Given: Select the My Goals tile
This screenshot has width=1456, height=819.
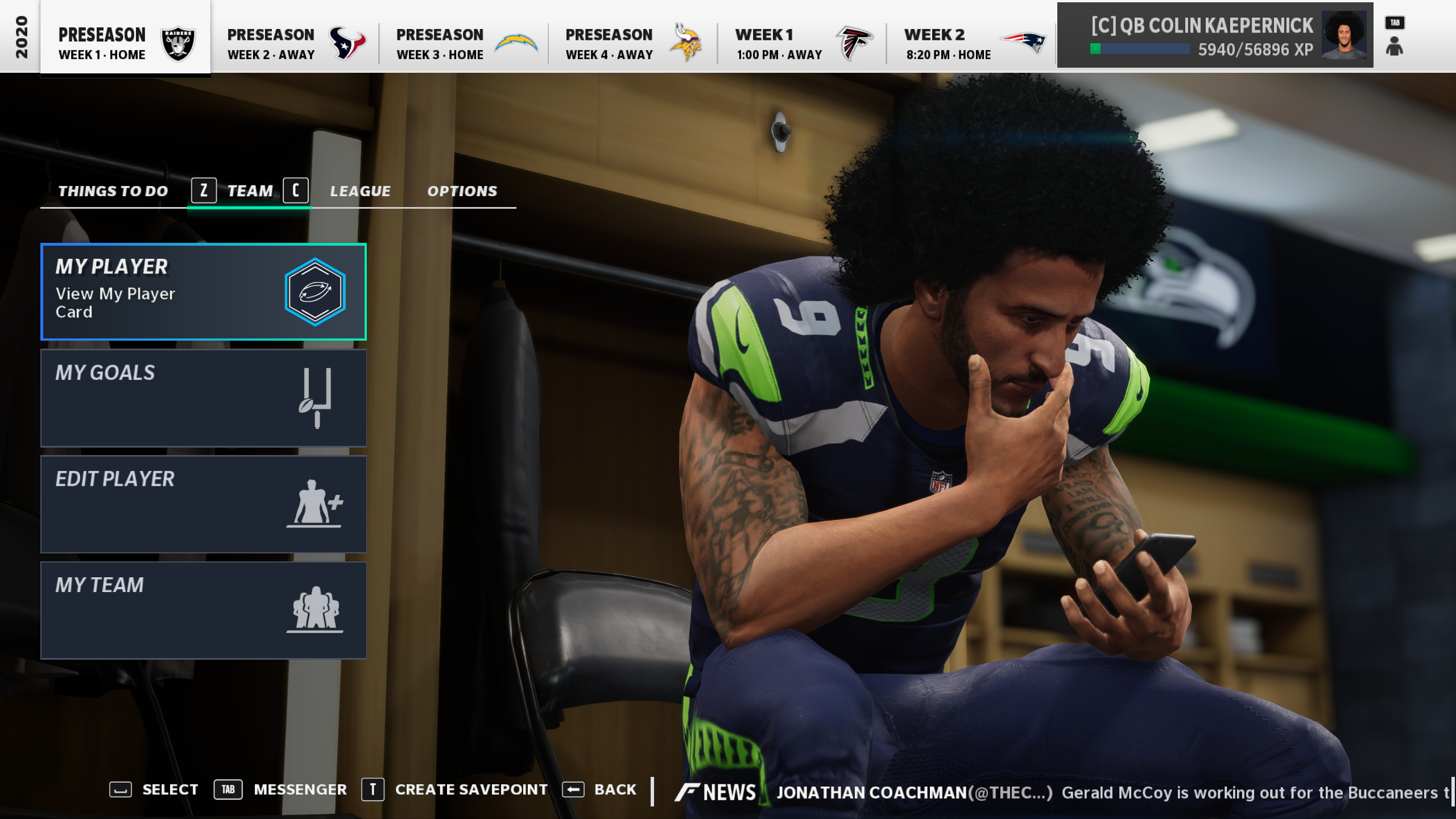Looking at the screenshot, I should coord(203,398).
